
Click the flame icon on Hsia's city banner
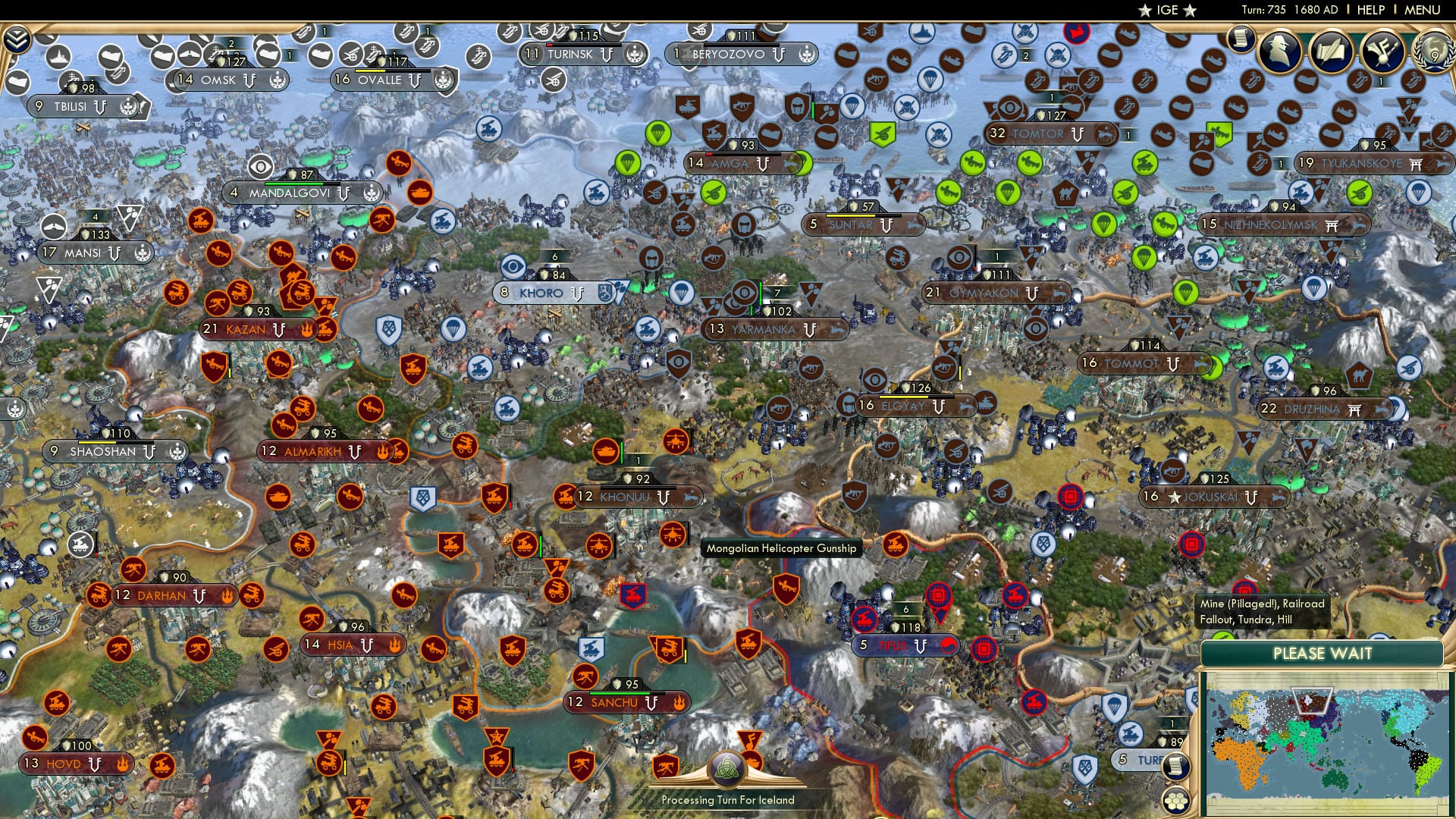tap(395, 645)
